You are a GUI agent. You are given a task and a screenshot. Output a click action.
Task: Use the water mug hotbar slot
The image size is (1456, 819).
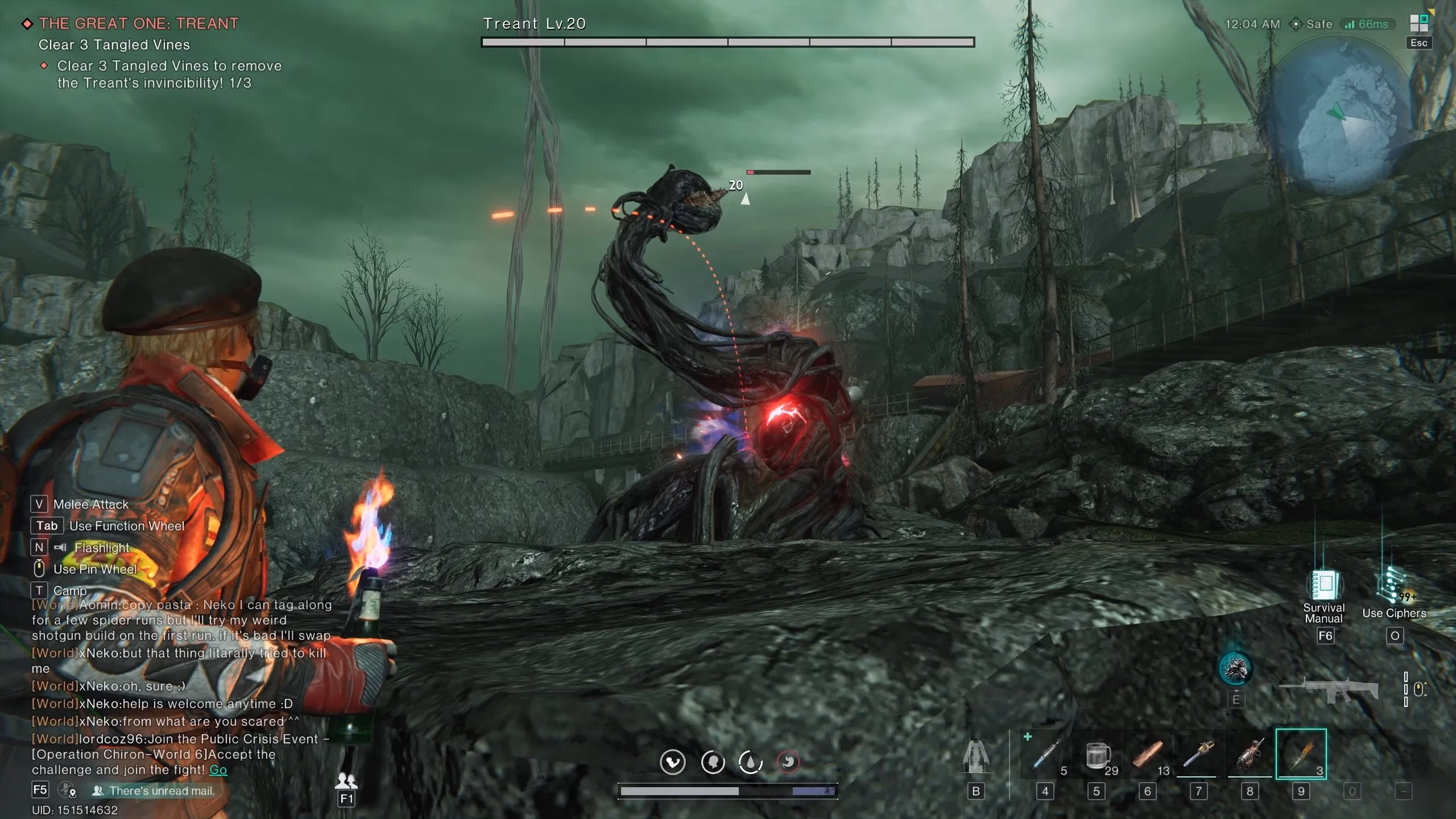point(1097,755)
